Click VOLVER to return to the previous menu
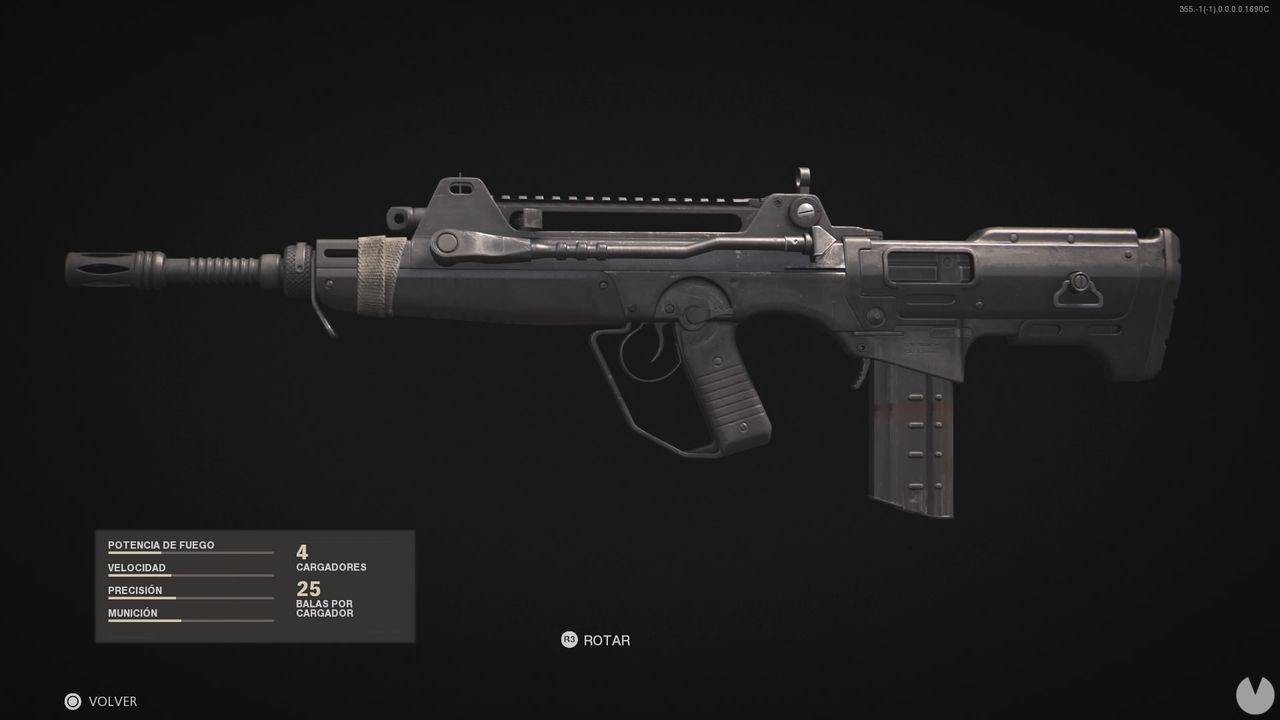This screenshot has width=1280, height=720. 113,701
